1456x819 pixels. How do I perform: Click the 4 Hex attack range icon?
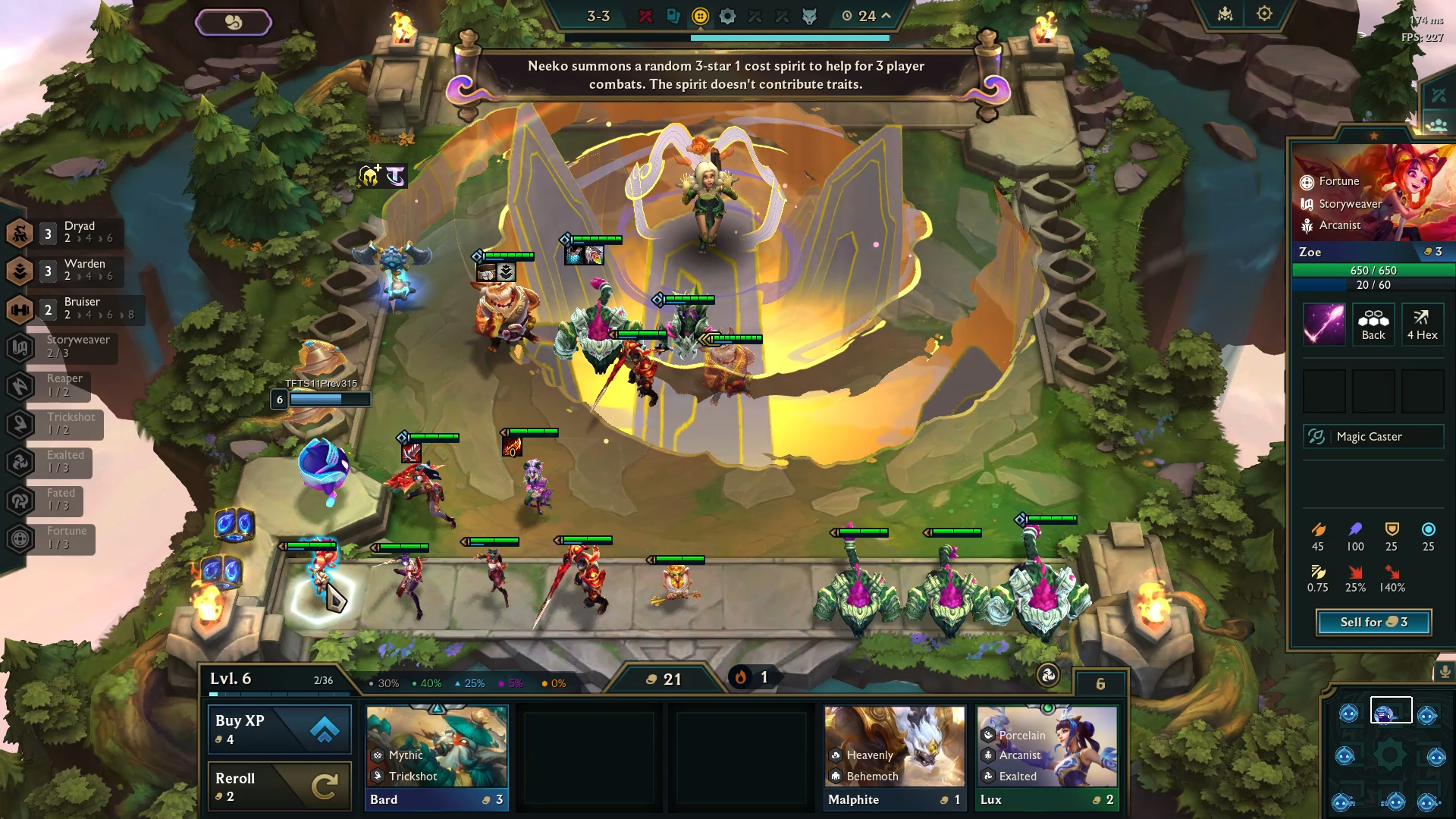[x=1423, y=325]
